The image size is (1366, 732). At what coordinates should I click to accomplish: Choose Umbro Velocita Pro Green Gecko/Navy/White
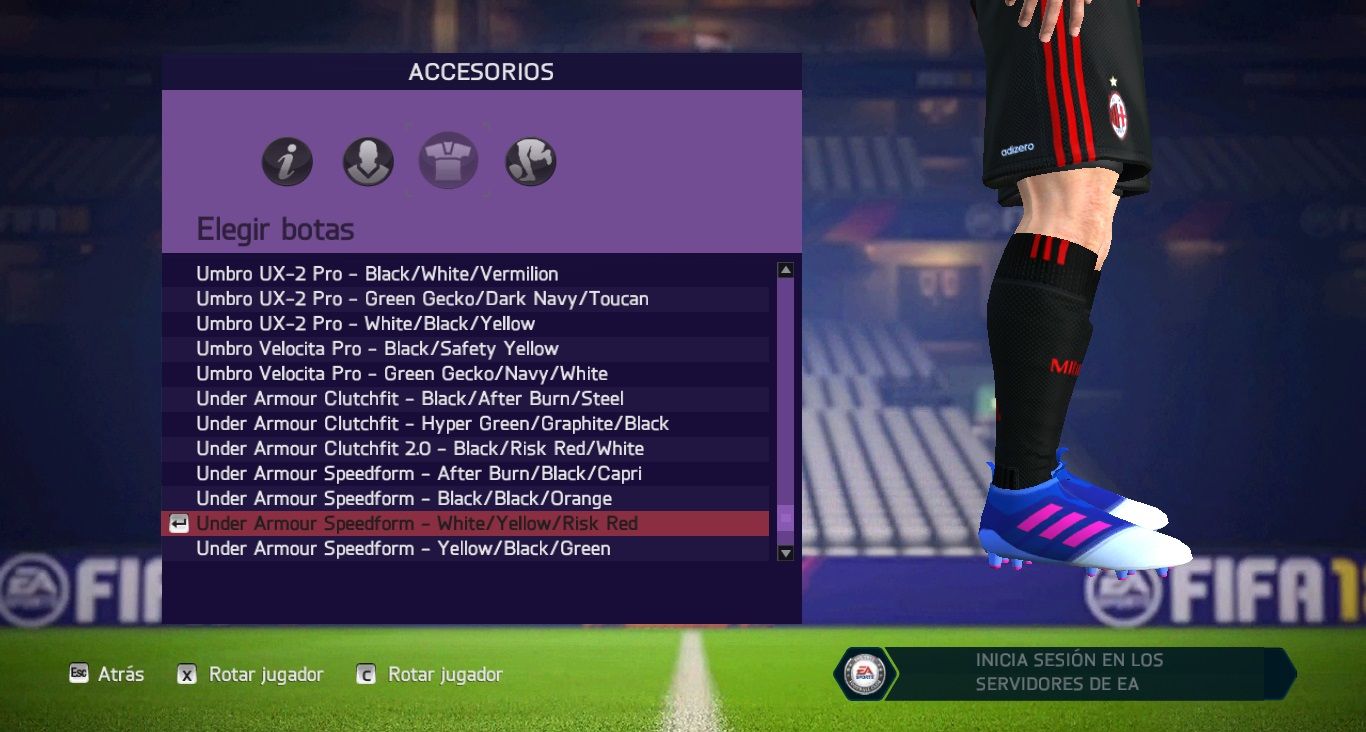[401, 374]
